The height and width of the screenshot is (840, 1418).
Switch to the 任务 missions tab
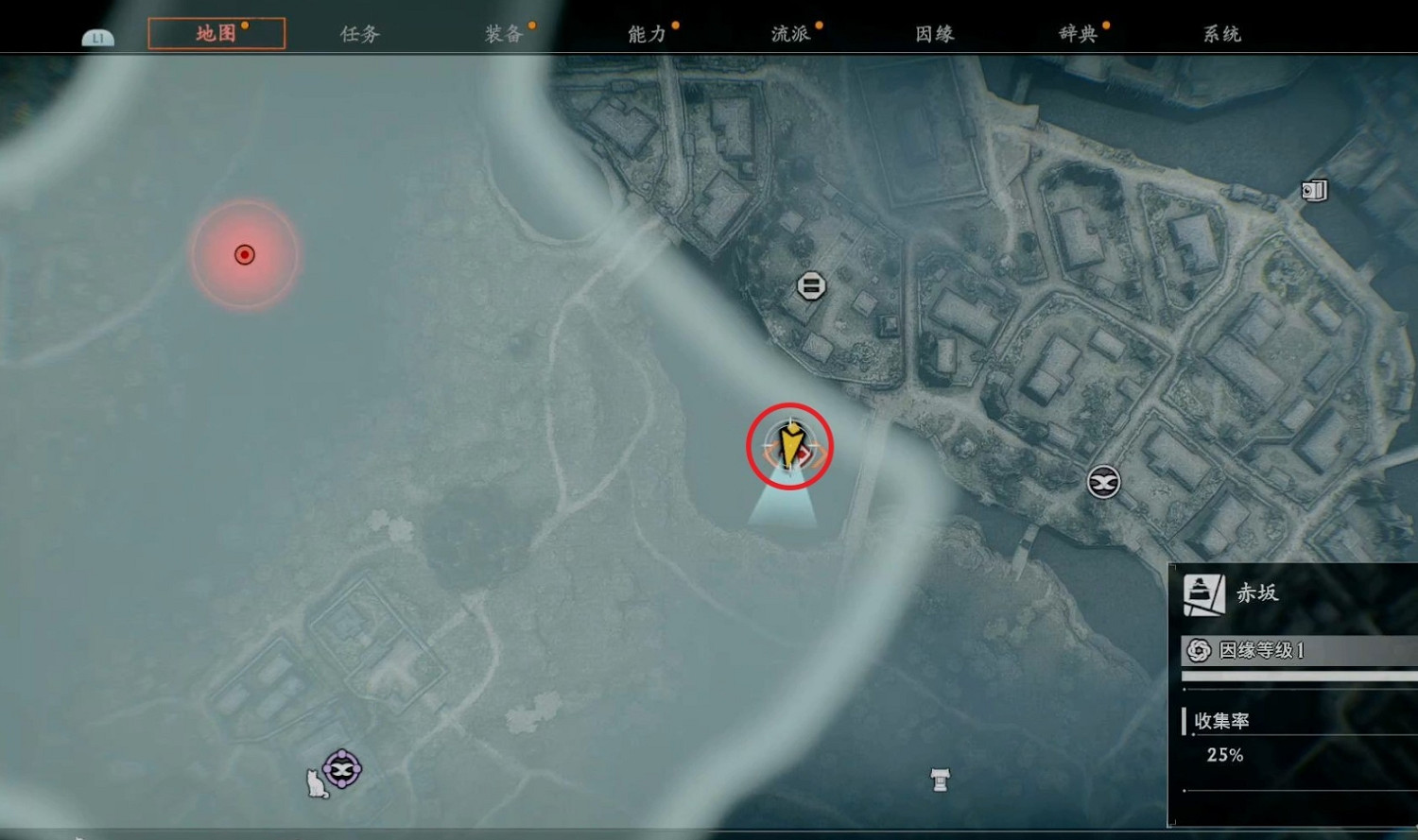[357, 33]
